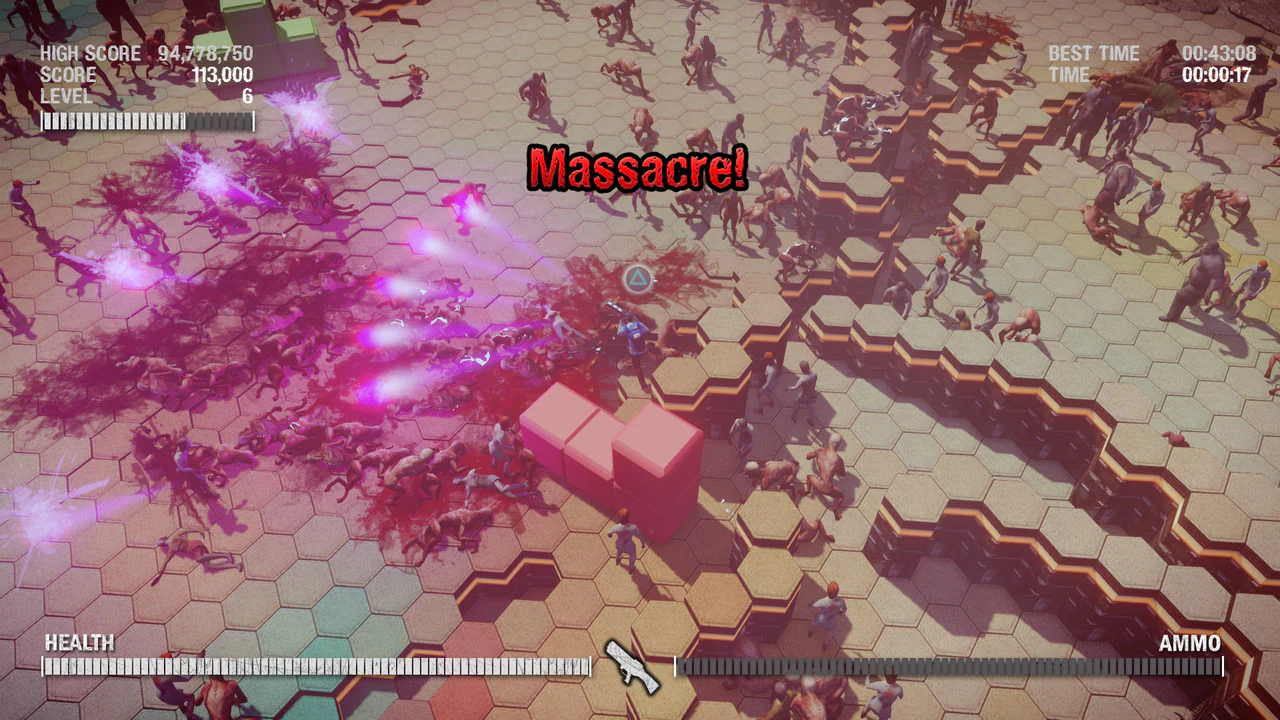1280x720 pixels.
Task: Open the AMMO label
Action: 1192,642
